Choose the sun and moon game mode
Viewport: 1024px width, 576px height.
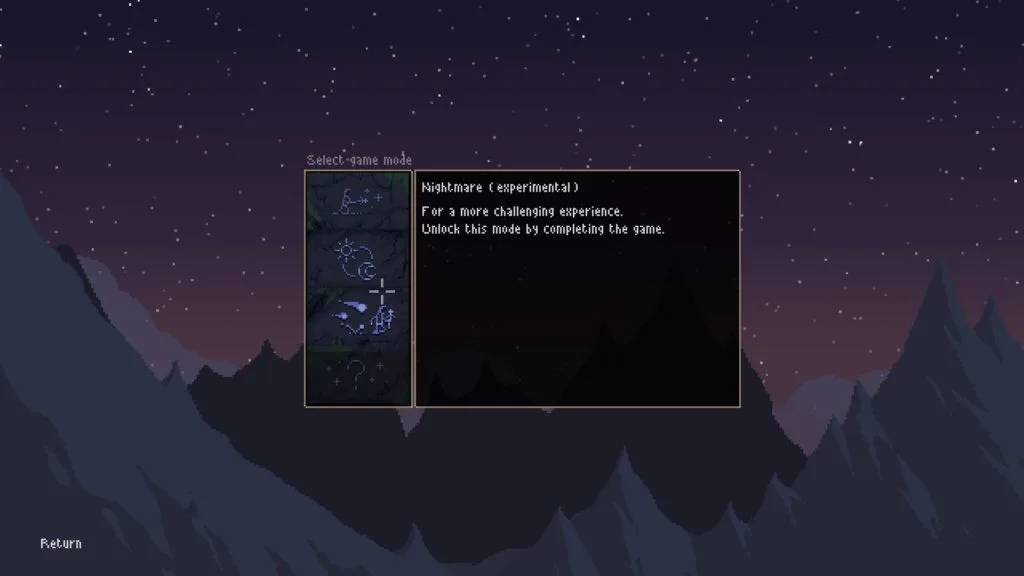[358, 259]
